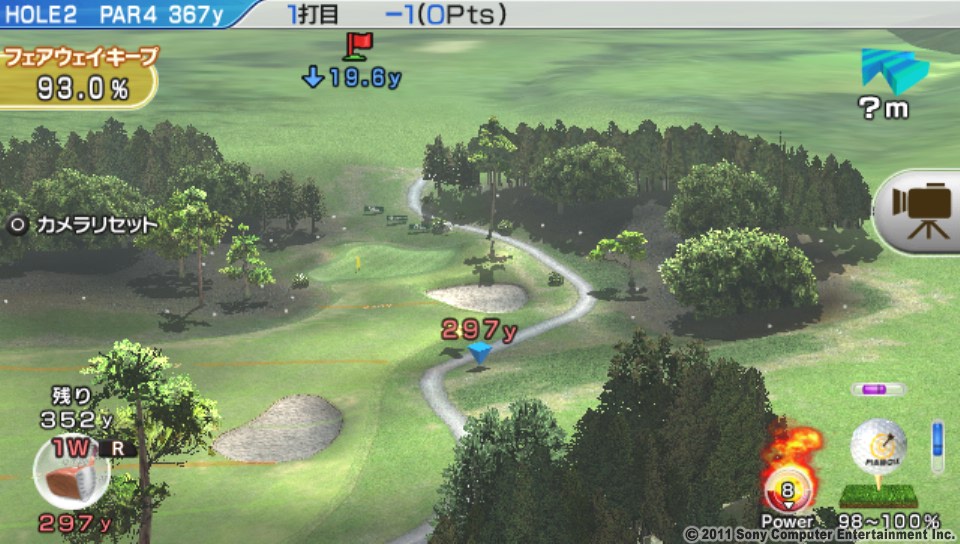Open the 1W driver club selector
This screenshot has height=544, width=960.
point(72,471)
